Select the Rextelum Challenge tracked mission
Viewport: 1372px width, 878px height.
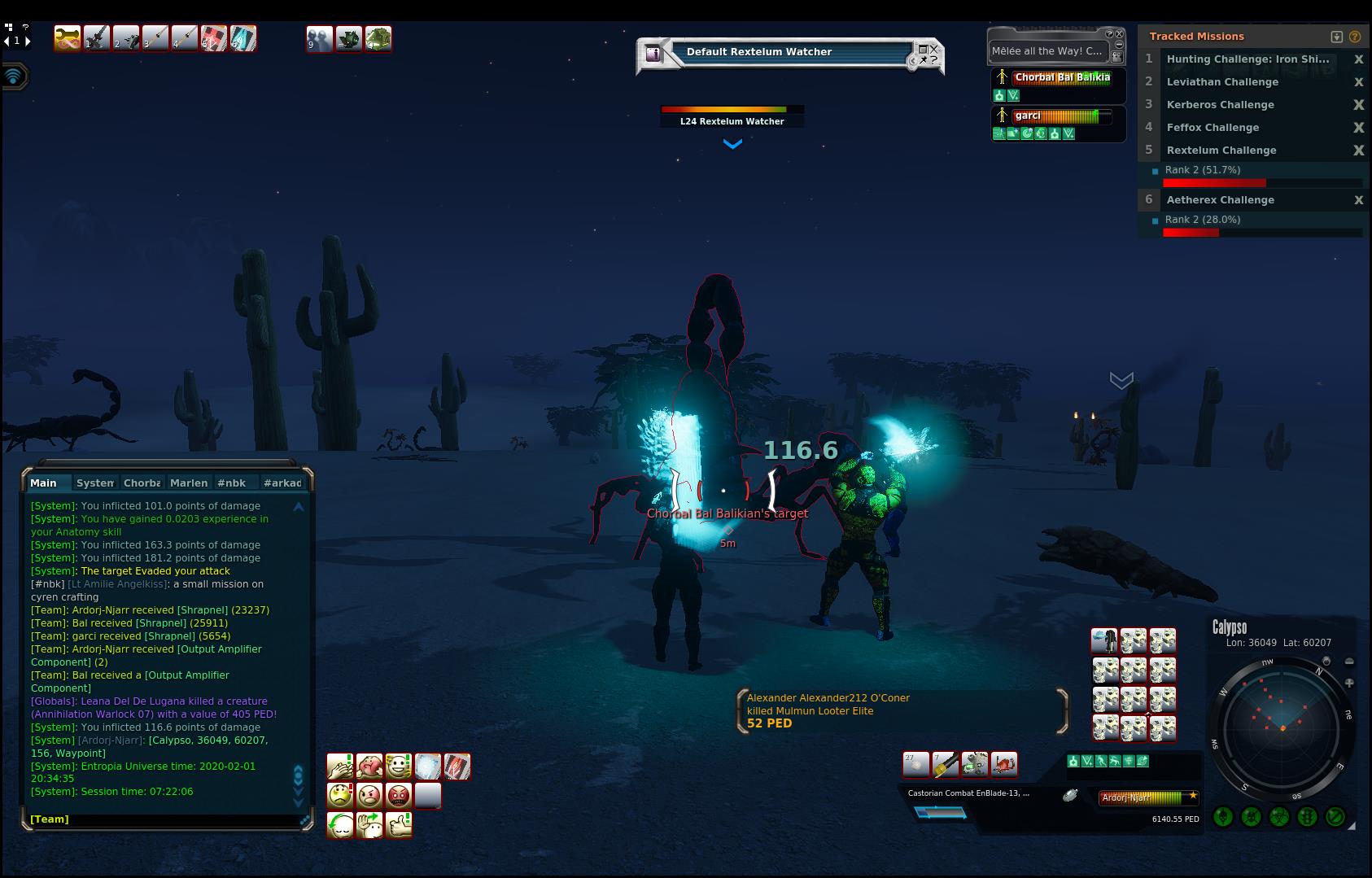coord(1221,151)
